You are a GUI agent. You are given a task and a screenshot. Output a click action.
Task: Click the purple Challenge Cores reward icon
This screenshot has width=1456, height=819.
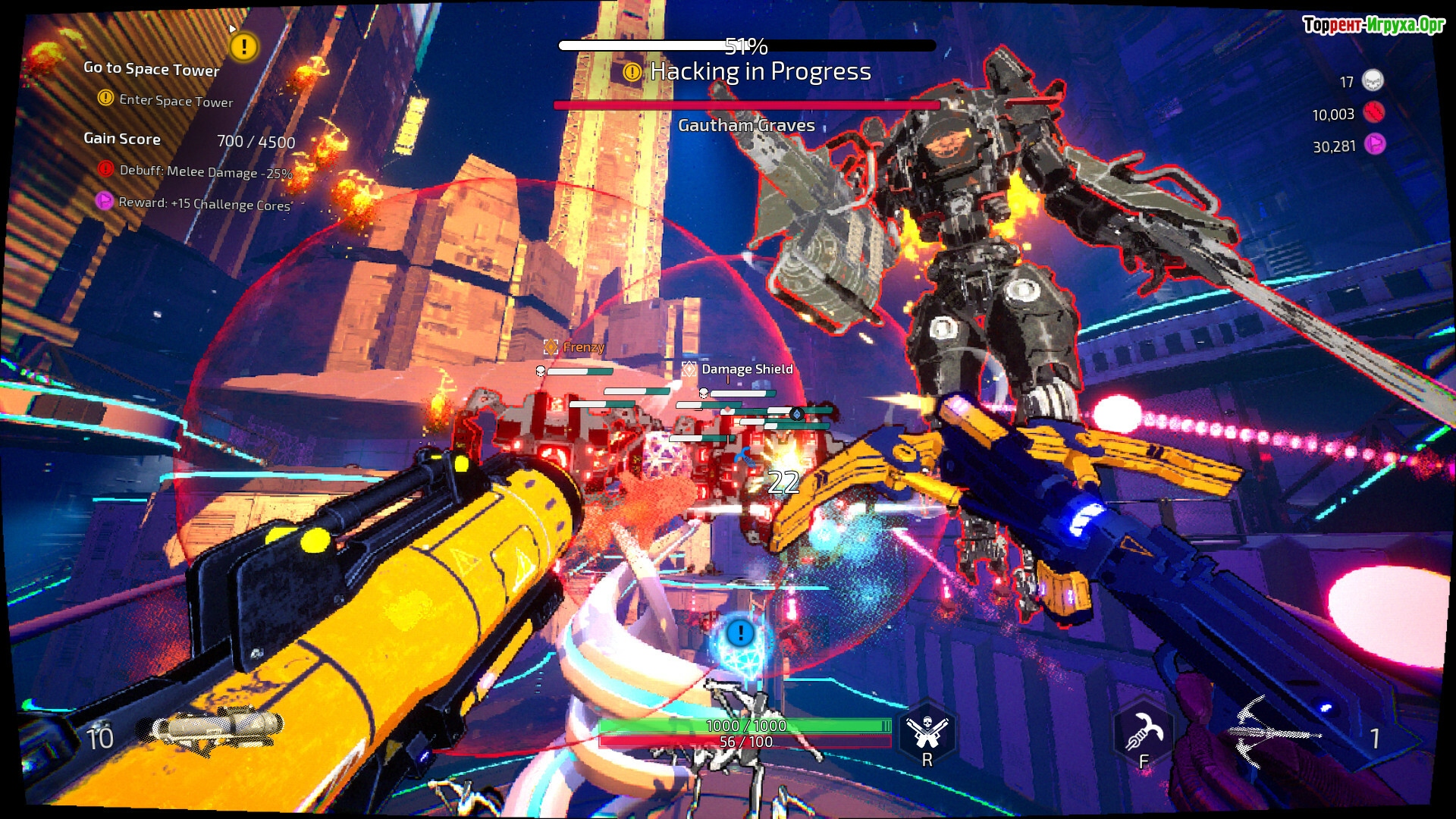(104, 201)
